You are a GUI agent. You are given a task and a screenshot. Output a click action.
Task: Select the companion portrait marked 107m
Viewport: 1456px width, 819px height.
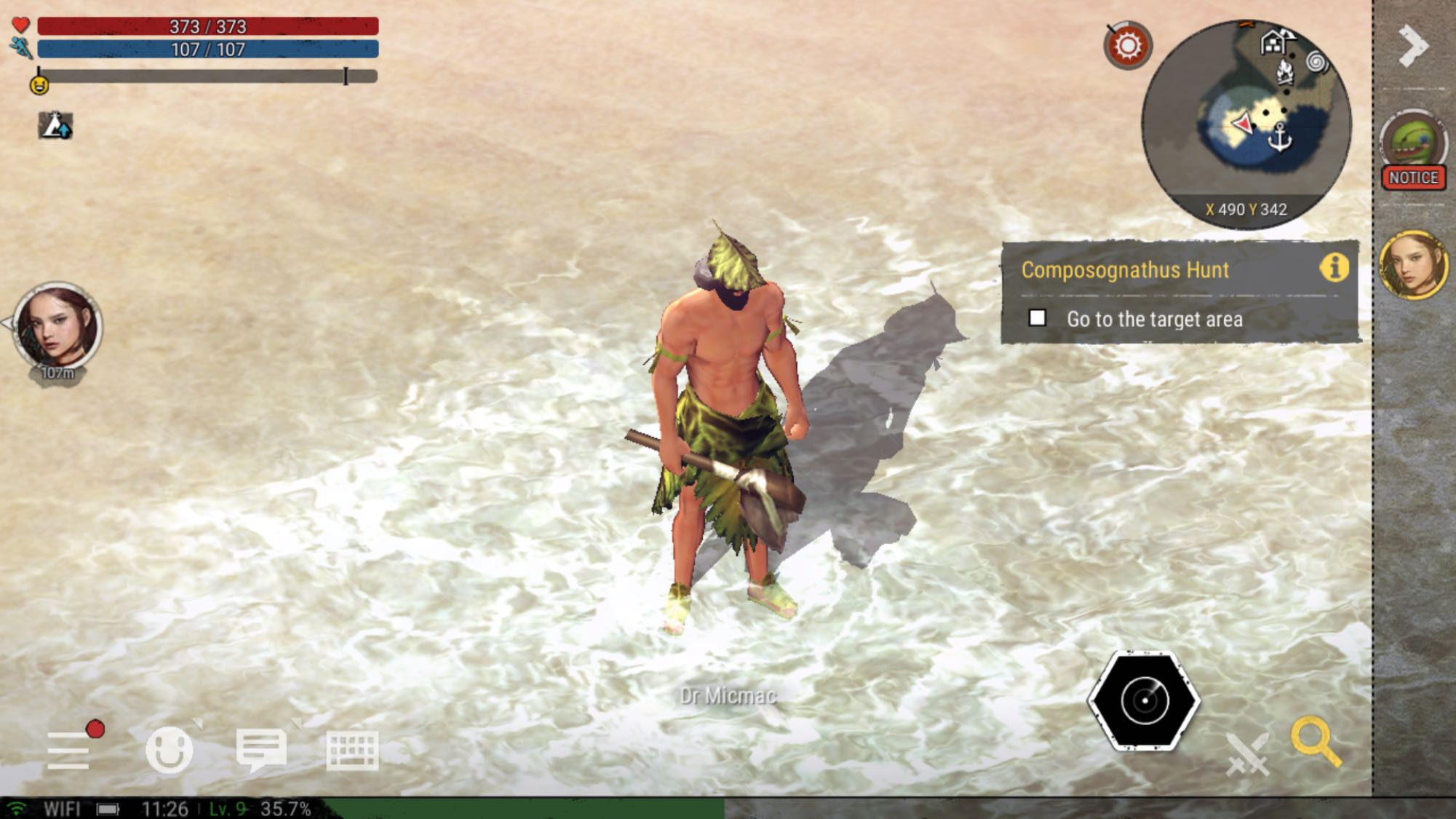[x=57, y=328]
